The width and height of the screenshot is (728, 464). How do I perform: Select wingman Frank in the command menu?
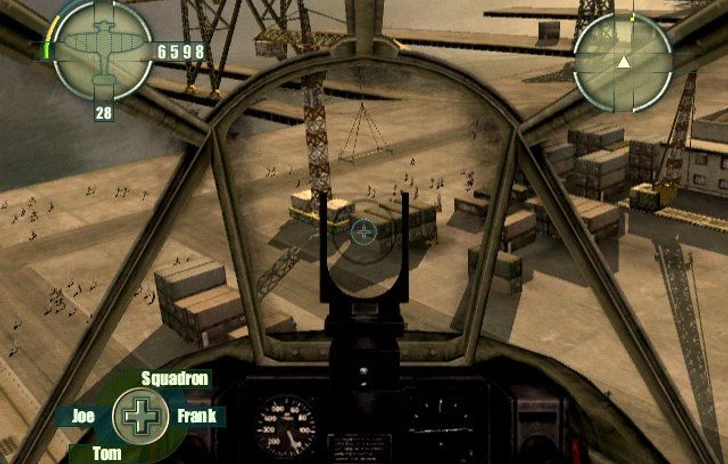[197, 417]
